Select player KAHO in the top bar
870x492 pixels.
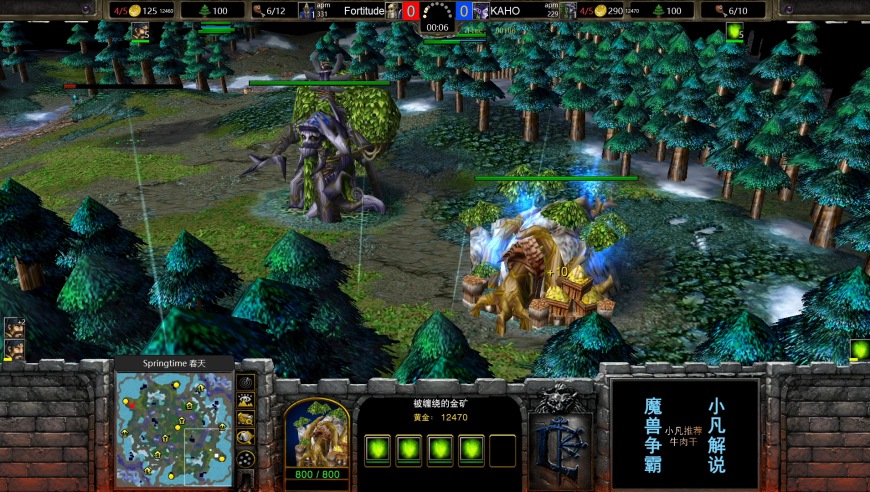pyautogui.click(x=505, y=11)
